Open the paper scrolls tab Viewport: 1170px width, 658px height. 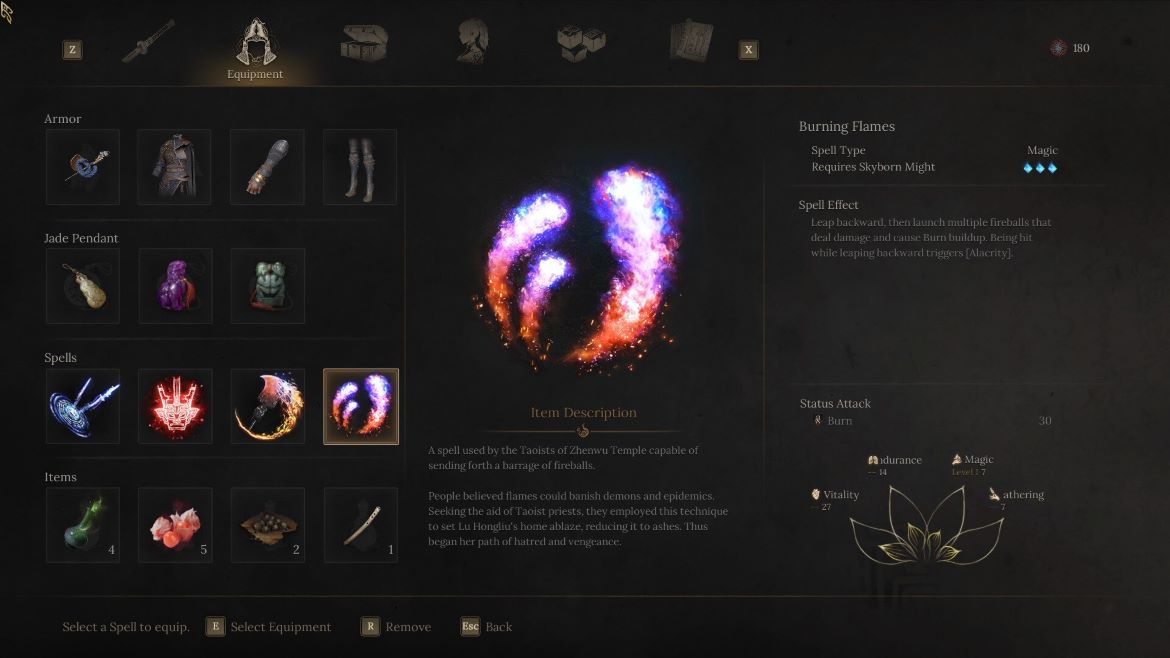[x=691, y=43]
